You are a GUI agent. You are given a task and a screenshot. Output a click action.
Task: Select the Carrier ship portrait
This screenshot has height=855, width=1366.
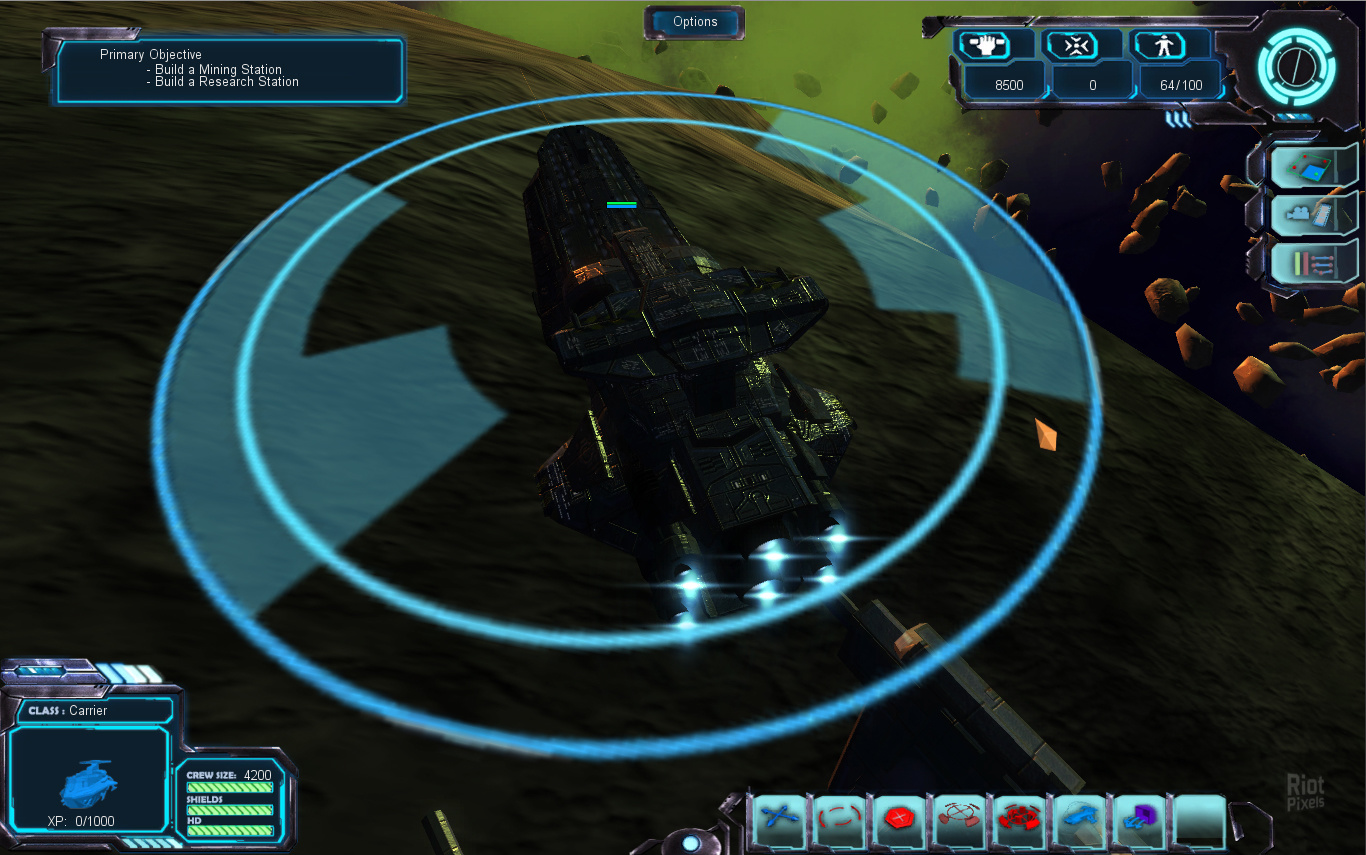(x=89, y=778)
